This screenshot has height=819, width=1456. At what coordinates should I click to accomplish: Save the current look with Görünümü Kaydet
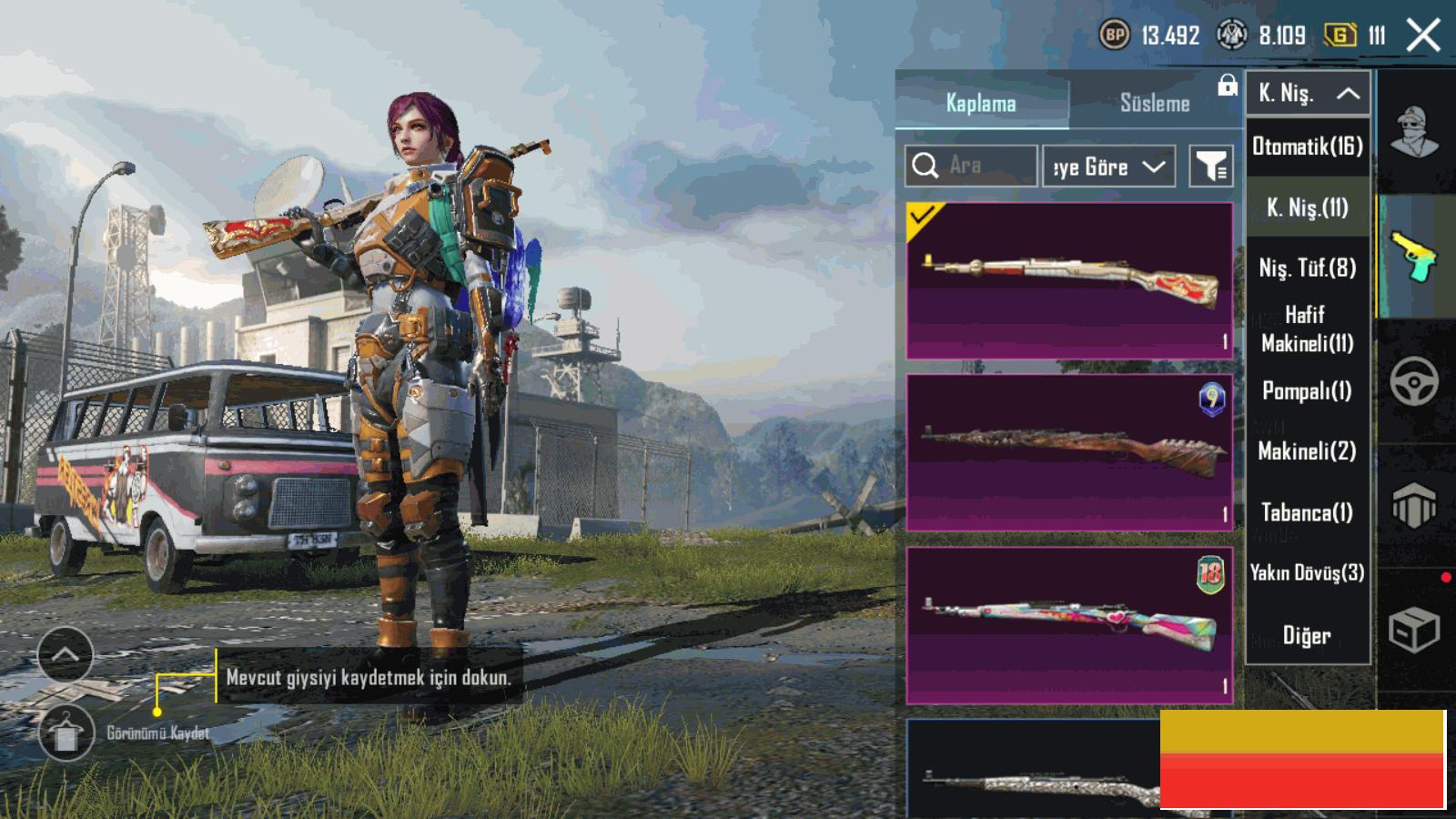click(66, 733)
